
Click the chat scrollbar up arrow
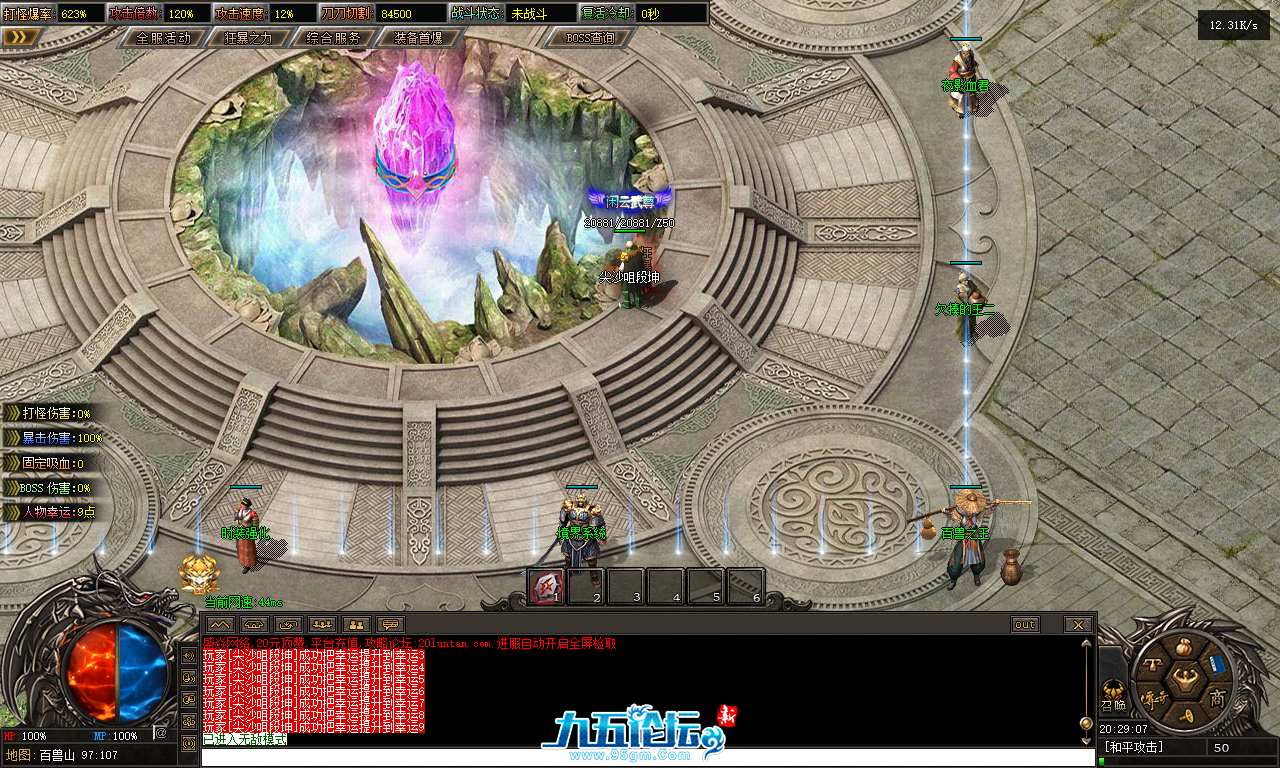(1085, 643)
